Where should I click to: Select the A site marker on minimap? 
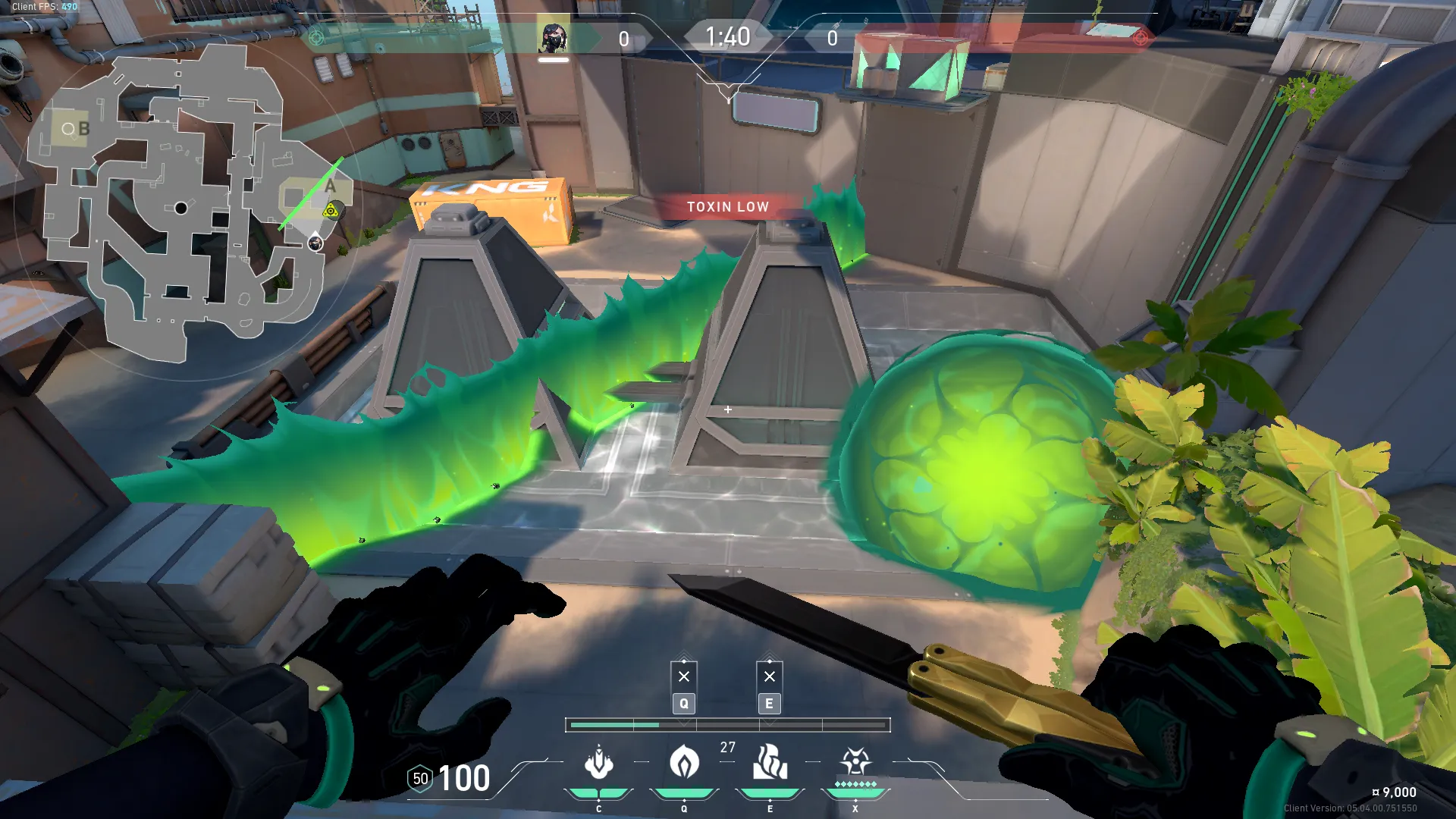330,187
